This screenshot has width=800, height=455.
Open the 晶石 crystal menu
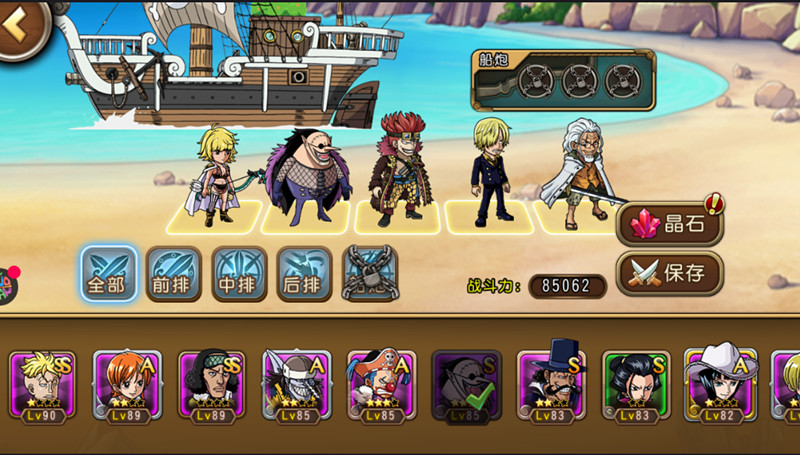[668, 223]
